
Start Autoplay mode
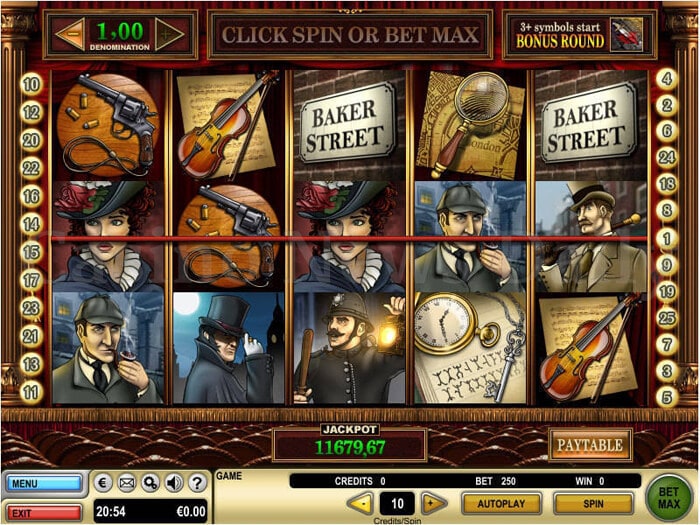[x=501, y=503]
